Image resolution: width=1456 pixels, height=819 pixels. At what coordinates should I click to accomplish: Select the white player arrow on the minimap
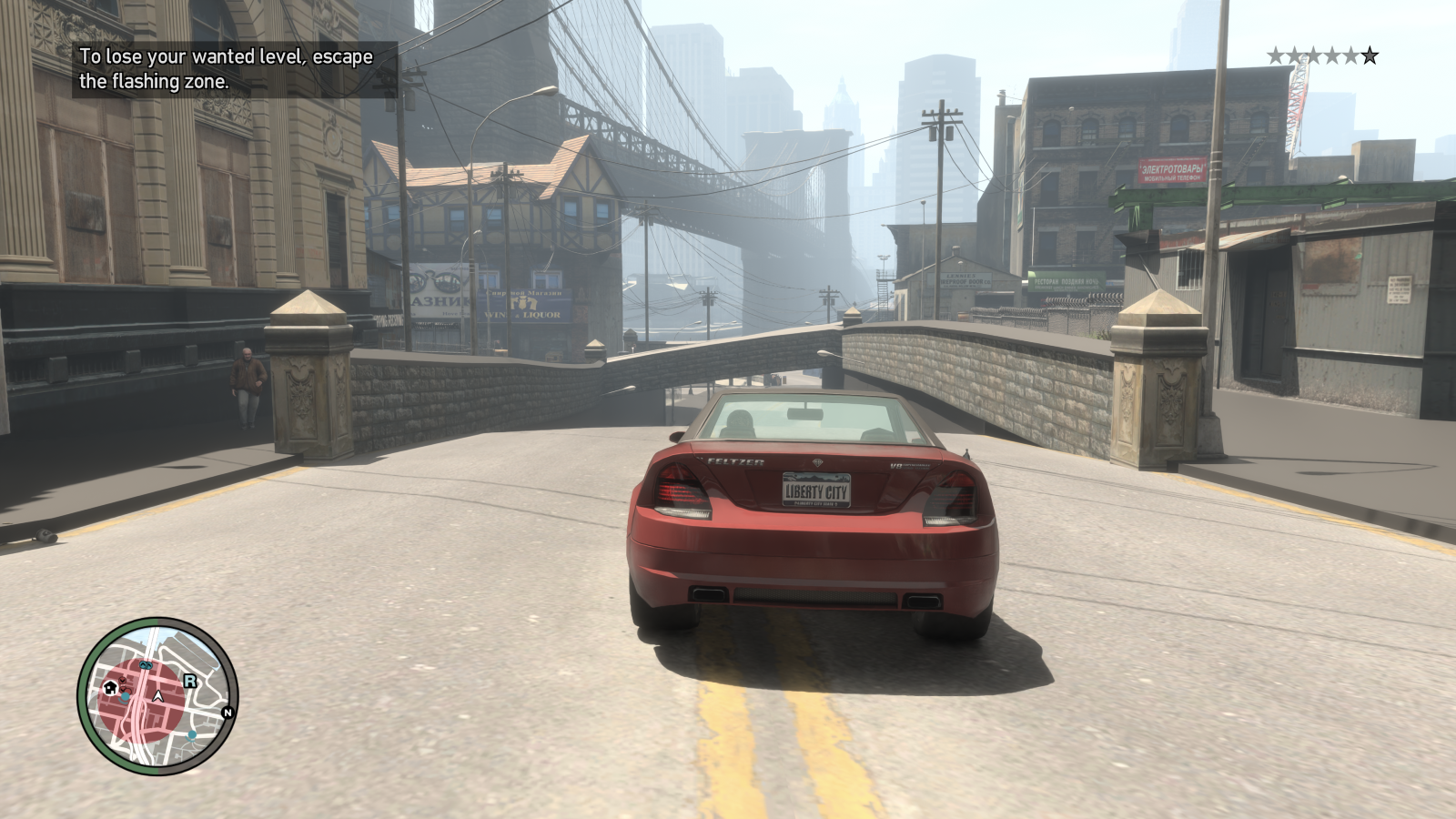click(157, 697)
